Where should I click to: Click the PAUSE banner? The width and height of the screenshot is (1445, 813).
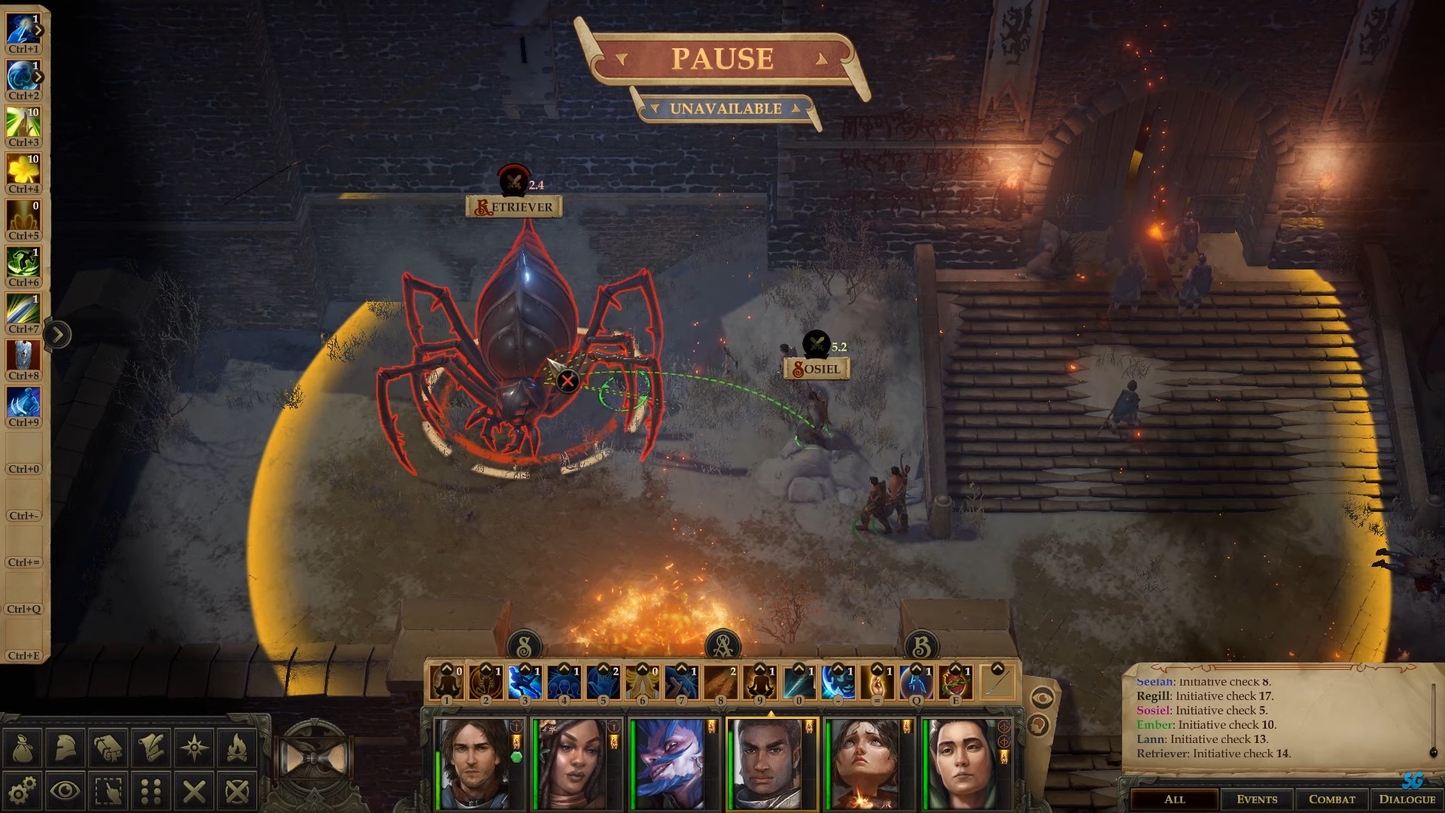[x=722, y=59]
